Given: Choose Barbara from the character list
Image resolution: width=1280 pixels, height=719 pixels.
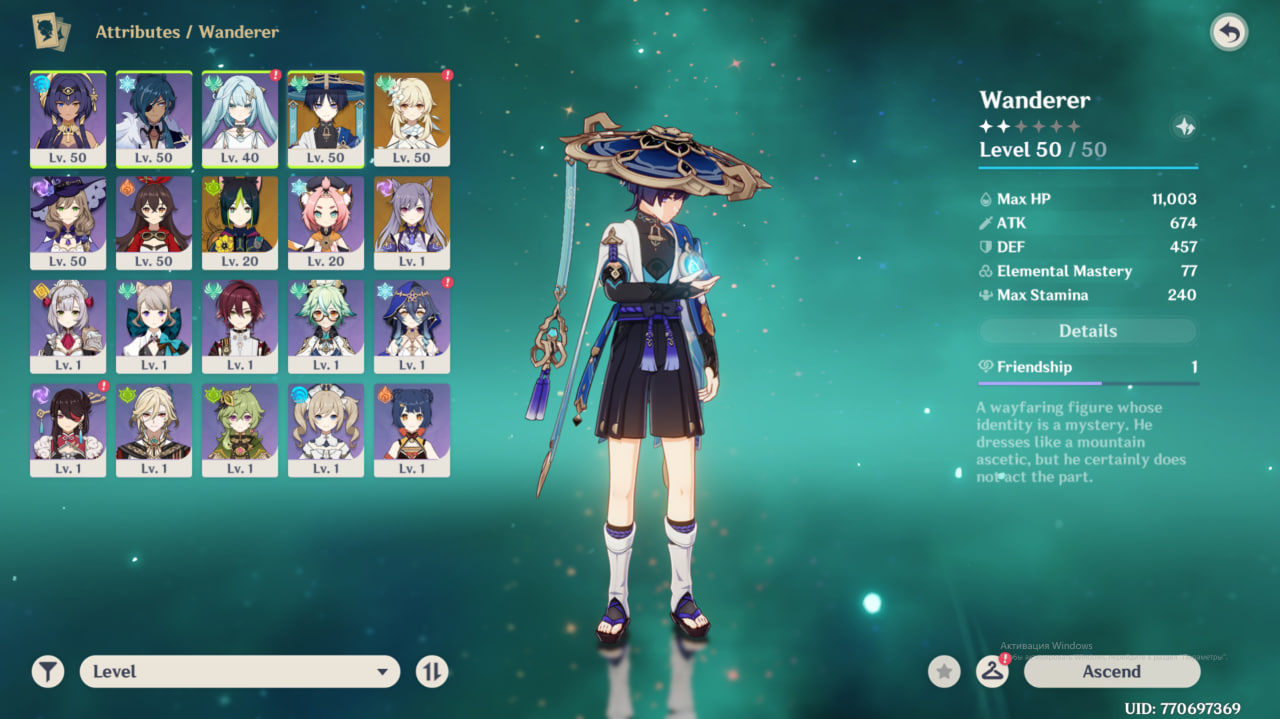Looking at the screenshot, I should (x=326, y=430).
